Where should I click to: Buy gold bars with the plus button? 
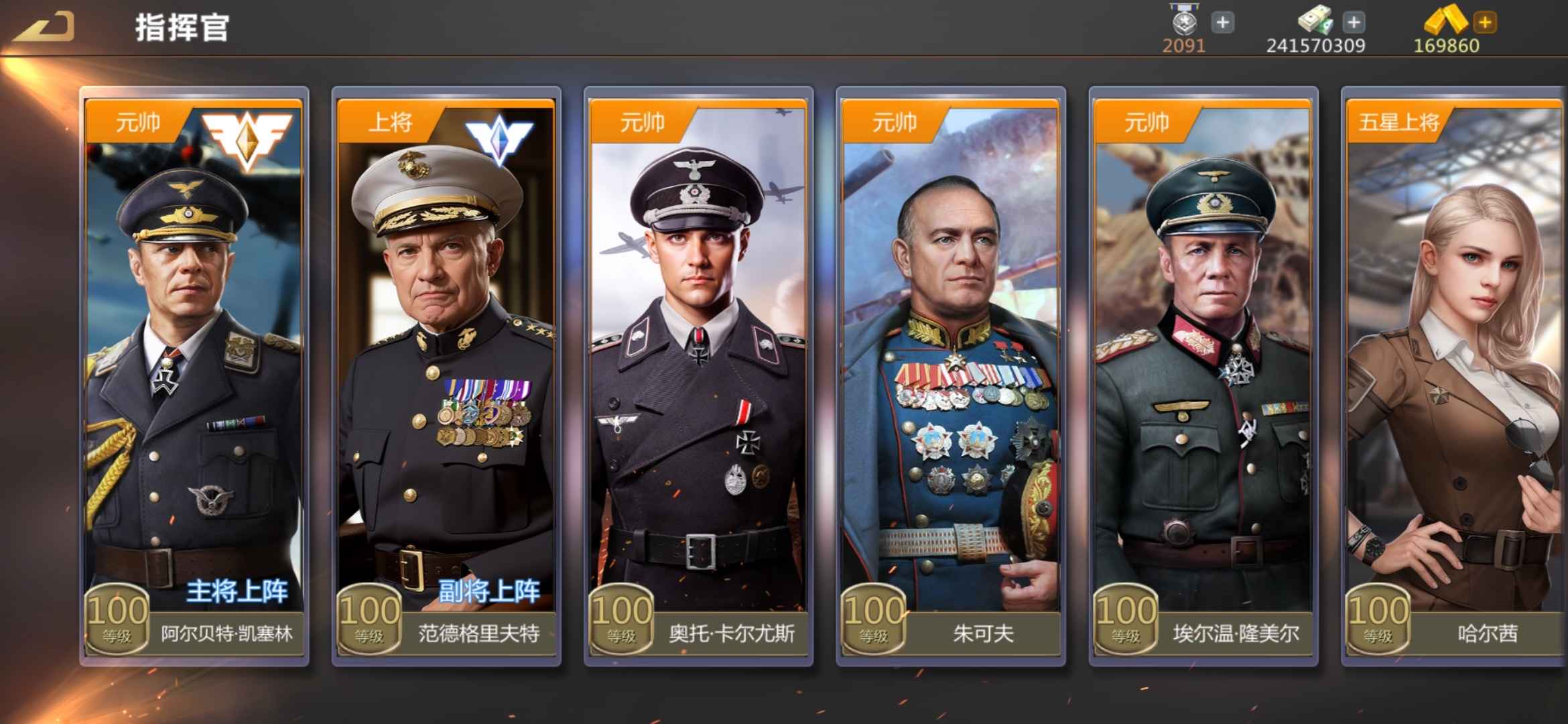click(x=1485, y=23)
